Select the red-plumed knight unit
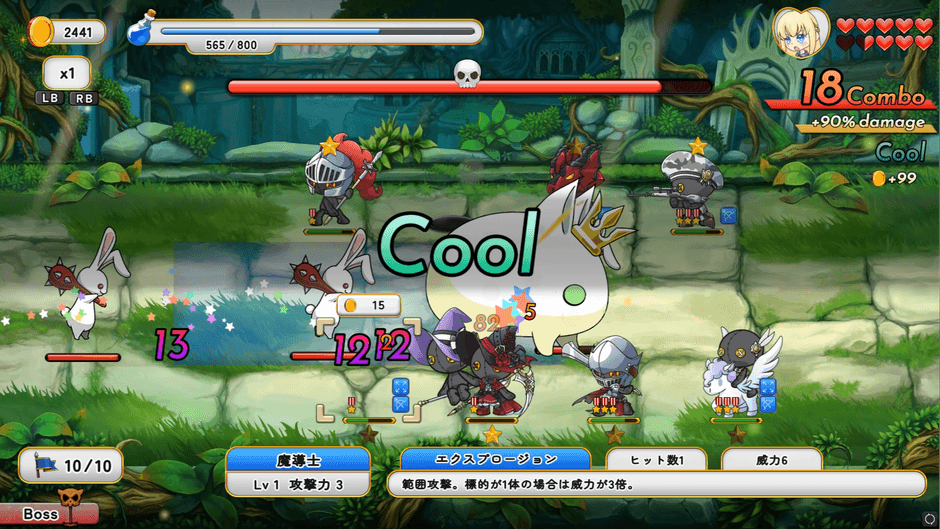This screenshot has height=529, width=940. point(336,185)
